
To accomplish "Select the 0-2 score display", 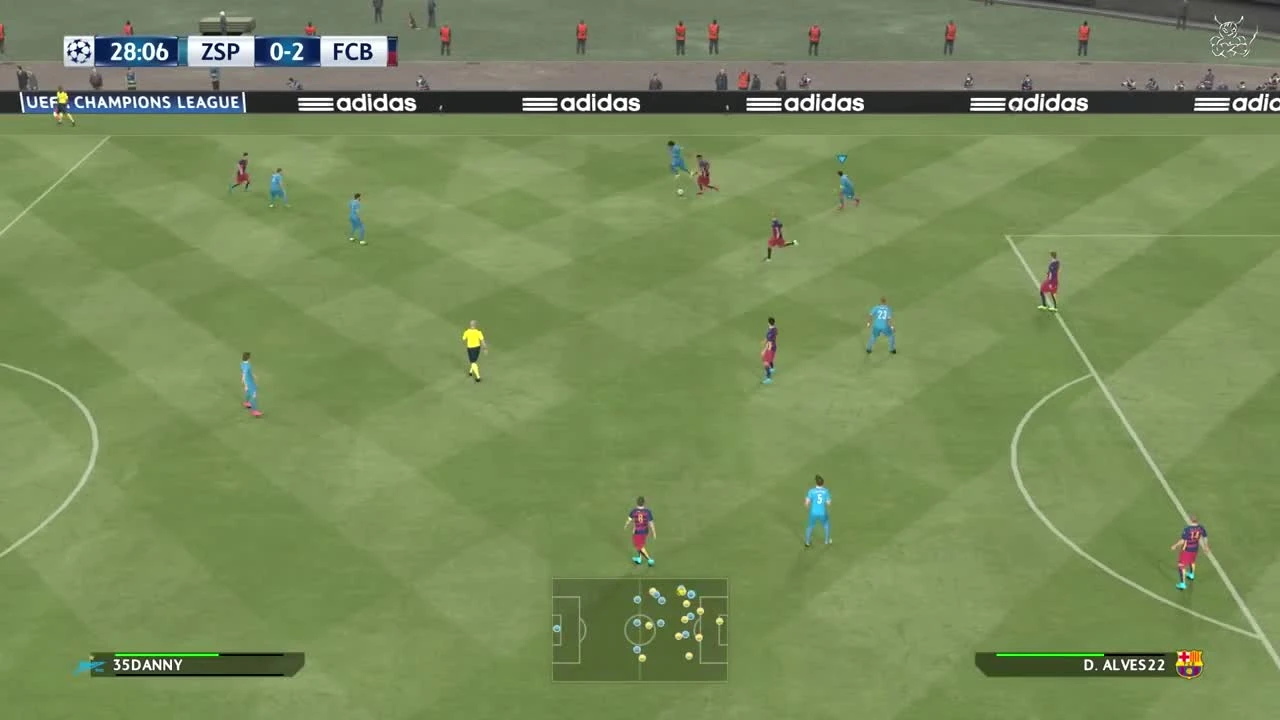I will (x=287, y=51).
